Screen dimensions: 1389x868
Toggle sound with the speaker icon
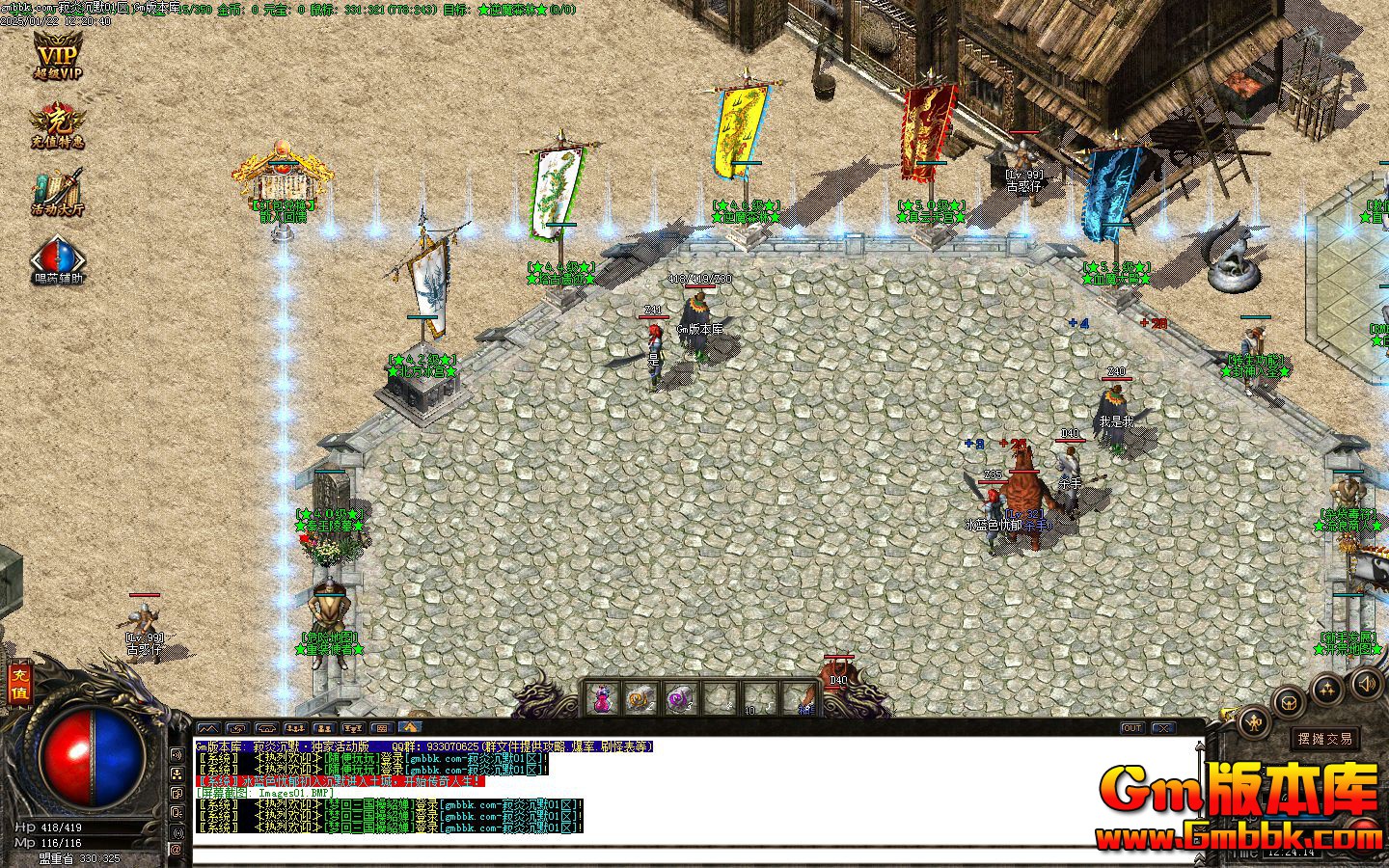[x=1367, y=684]
